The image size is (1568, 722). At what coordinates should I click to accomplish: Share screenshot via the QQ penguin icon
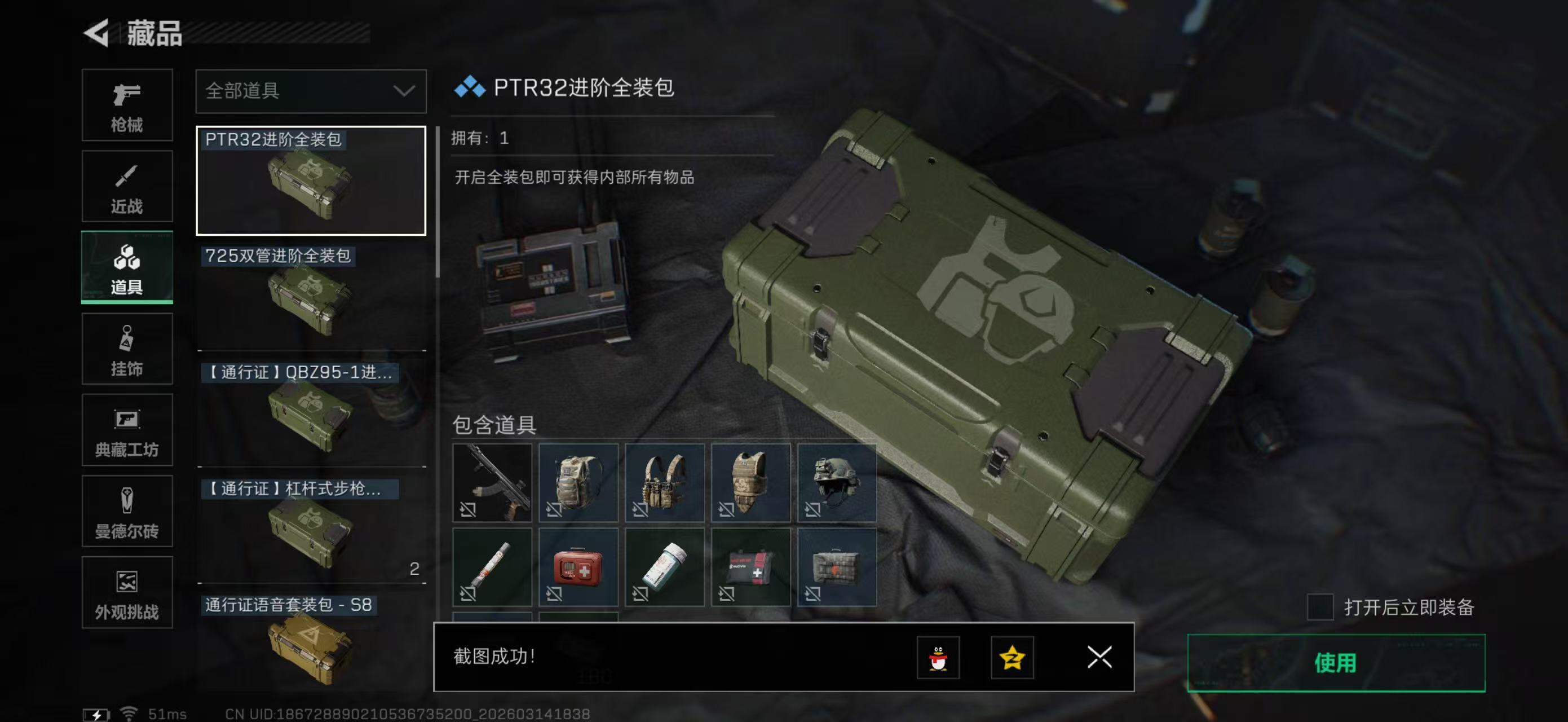coord(939,658)
